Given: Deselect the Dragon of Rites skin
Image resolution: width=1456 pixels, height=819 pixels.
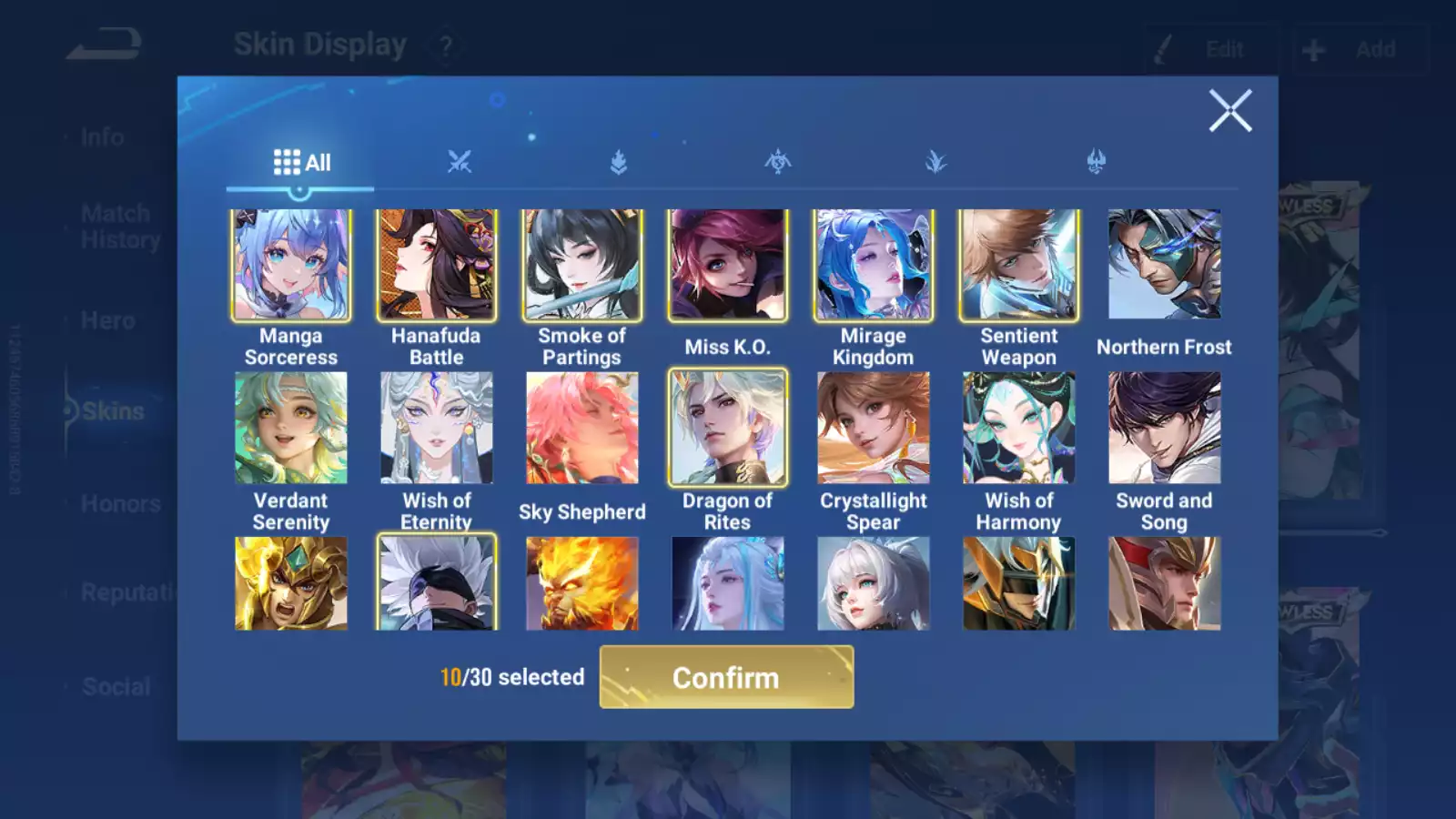Looking at the screenshot, I should click(729, 428).
